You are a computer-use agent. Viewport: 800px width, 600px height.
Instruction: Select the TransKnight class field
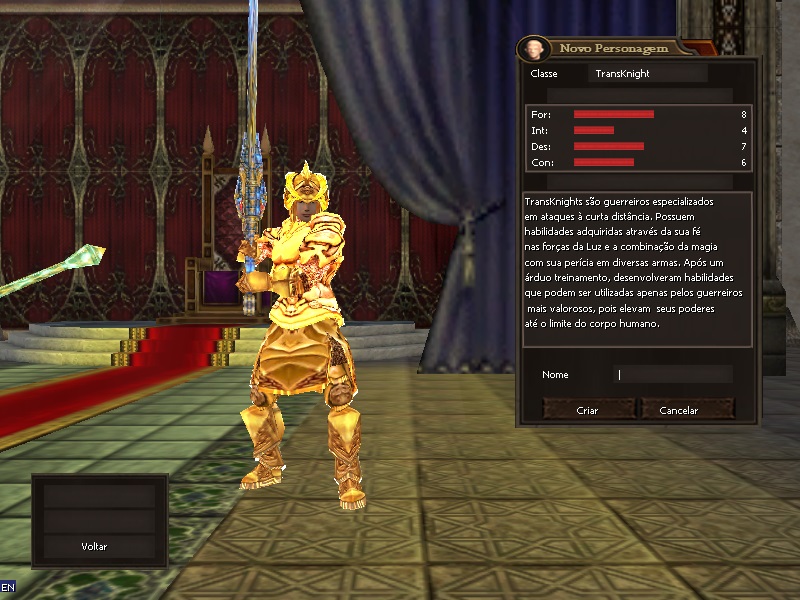pos(647,74)
